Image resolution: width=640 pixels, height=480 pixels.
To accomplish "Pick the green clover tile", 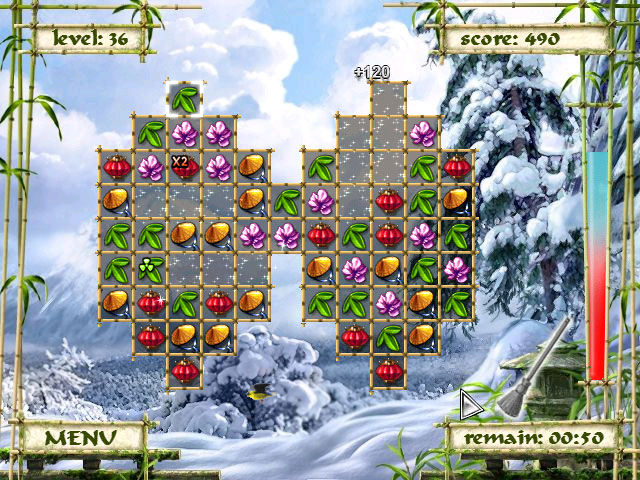I will click(x=150, y=269).
